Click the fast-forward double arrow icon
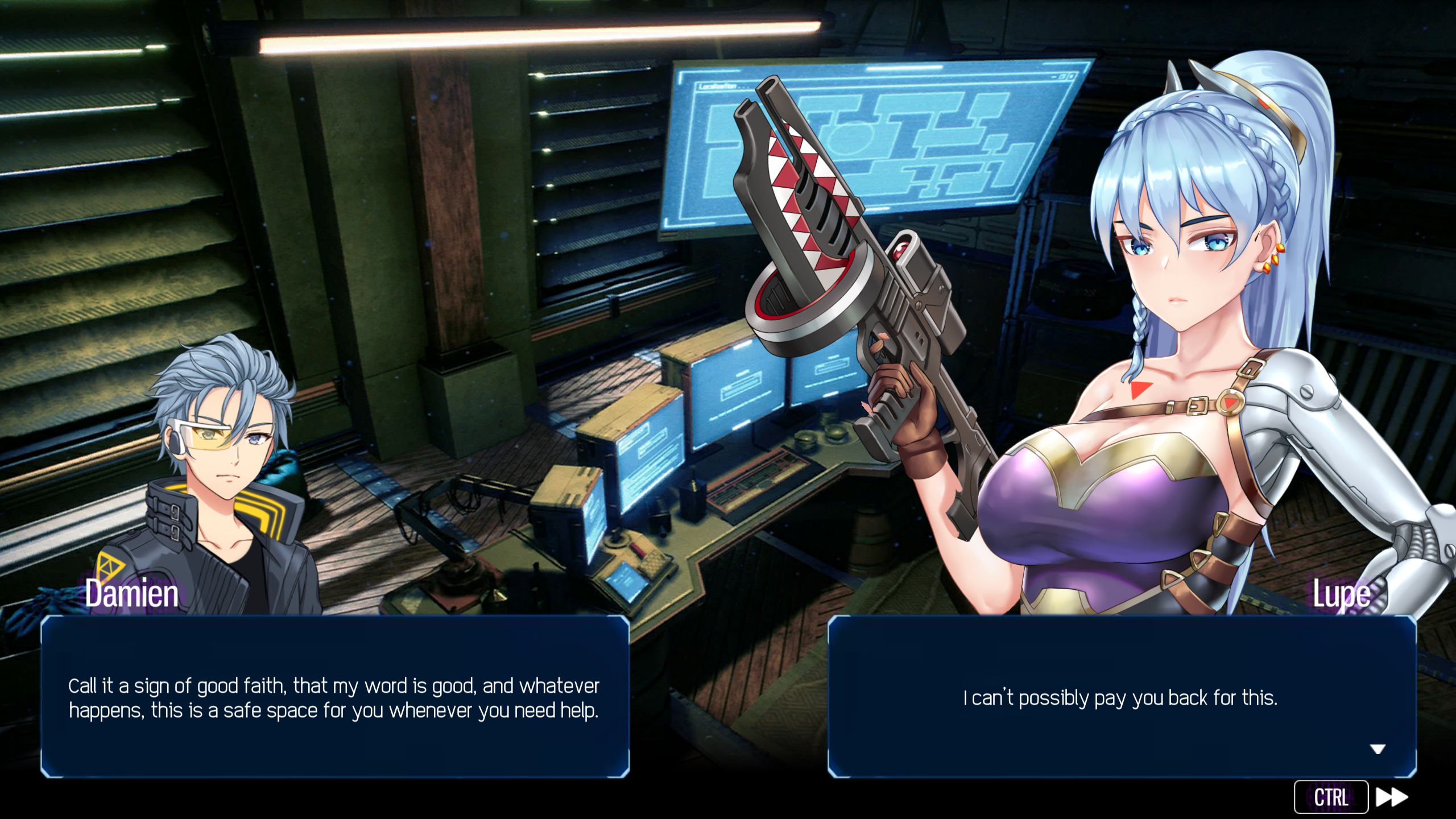 tap(1392, 797)
